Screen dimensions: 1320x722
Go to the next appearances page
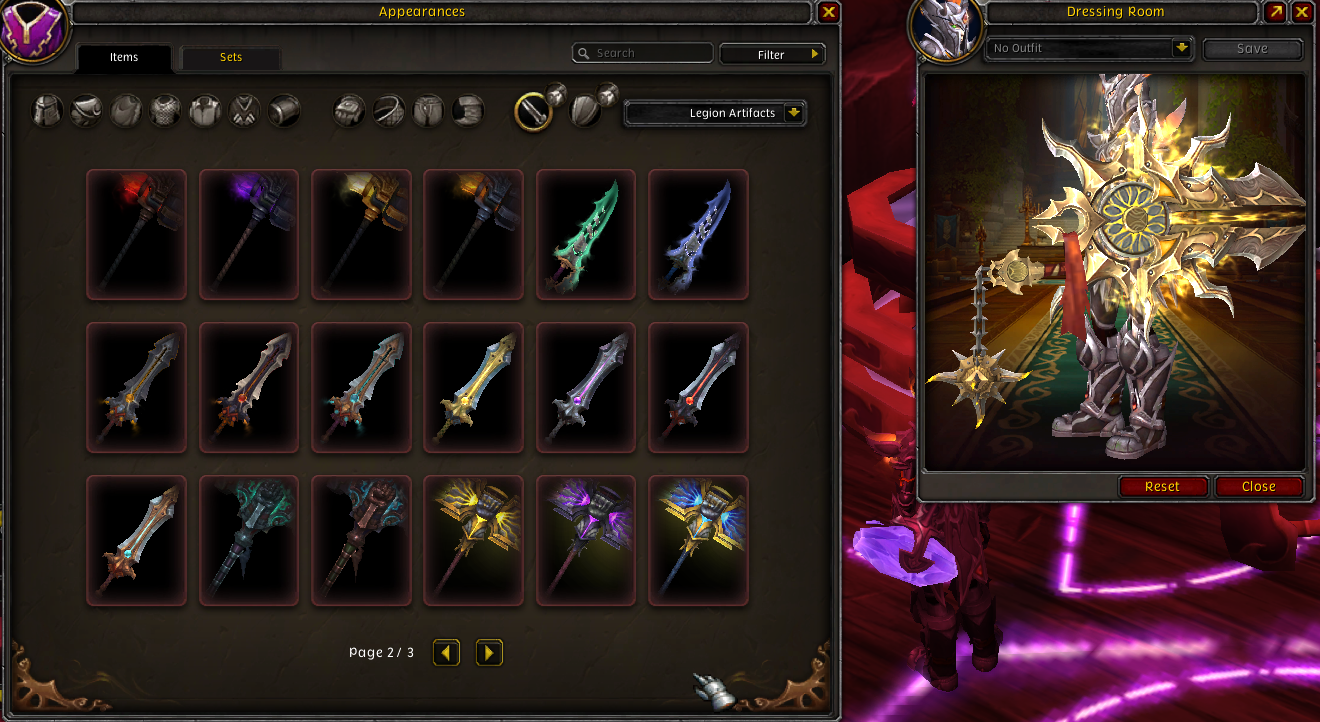click(x=489, y=653)
